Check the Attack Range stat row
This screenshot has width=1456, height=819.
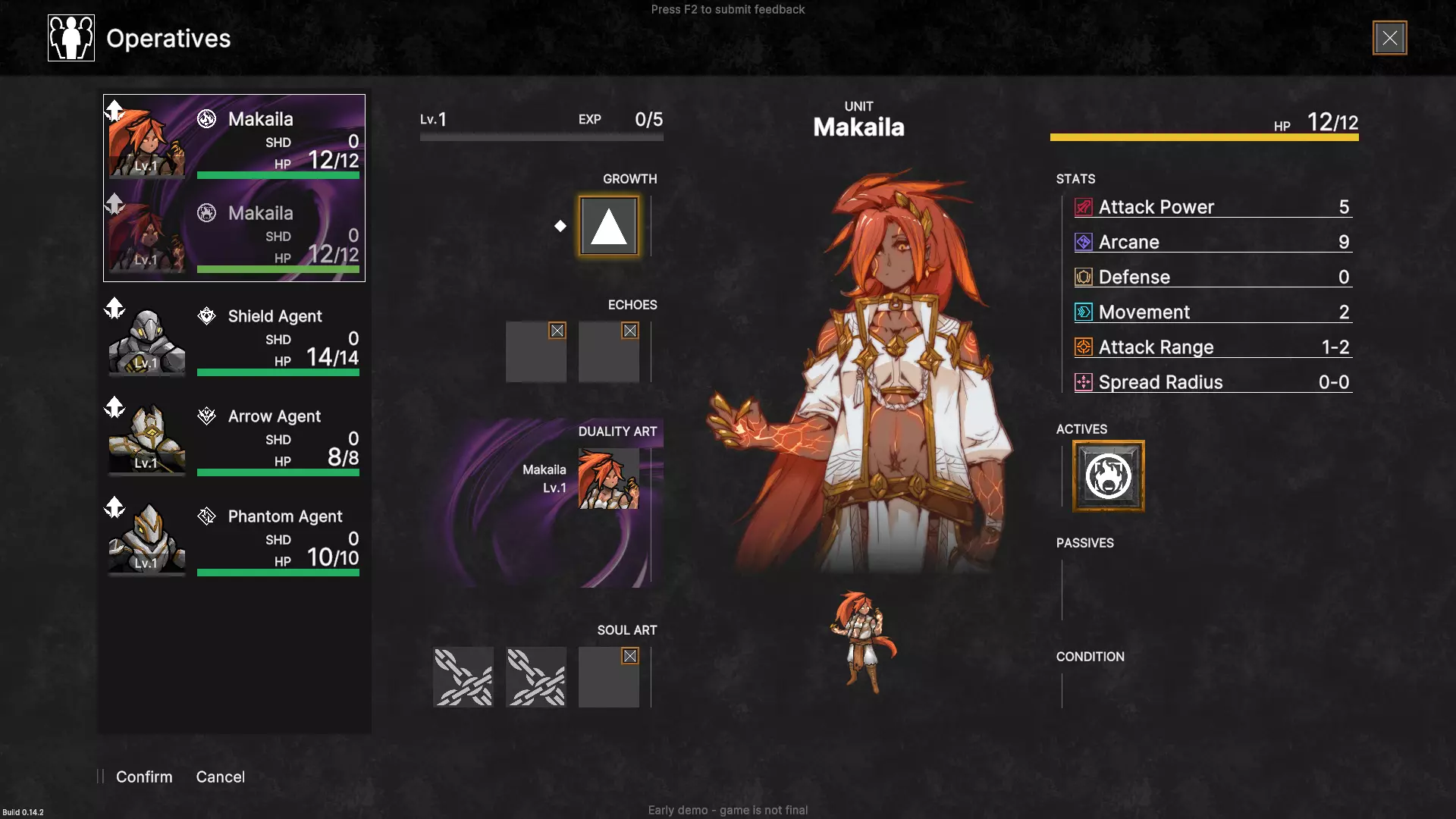pyautogui.click(x=1212, y=347)
